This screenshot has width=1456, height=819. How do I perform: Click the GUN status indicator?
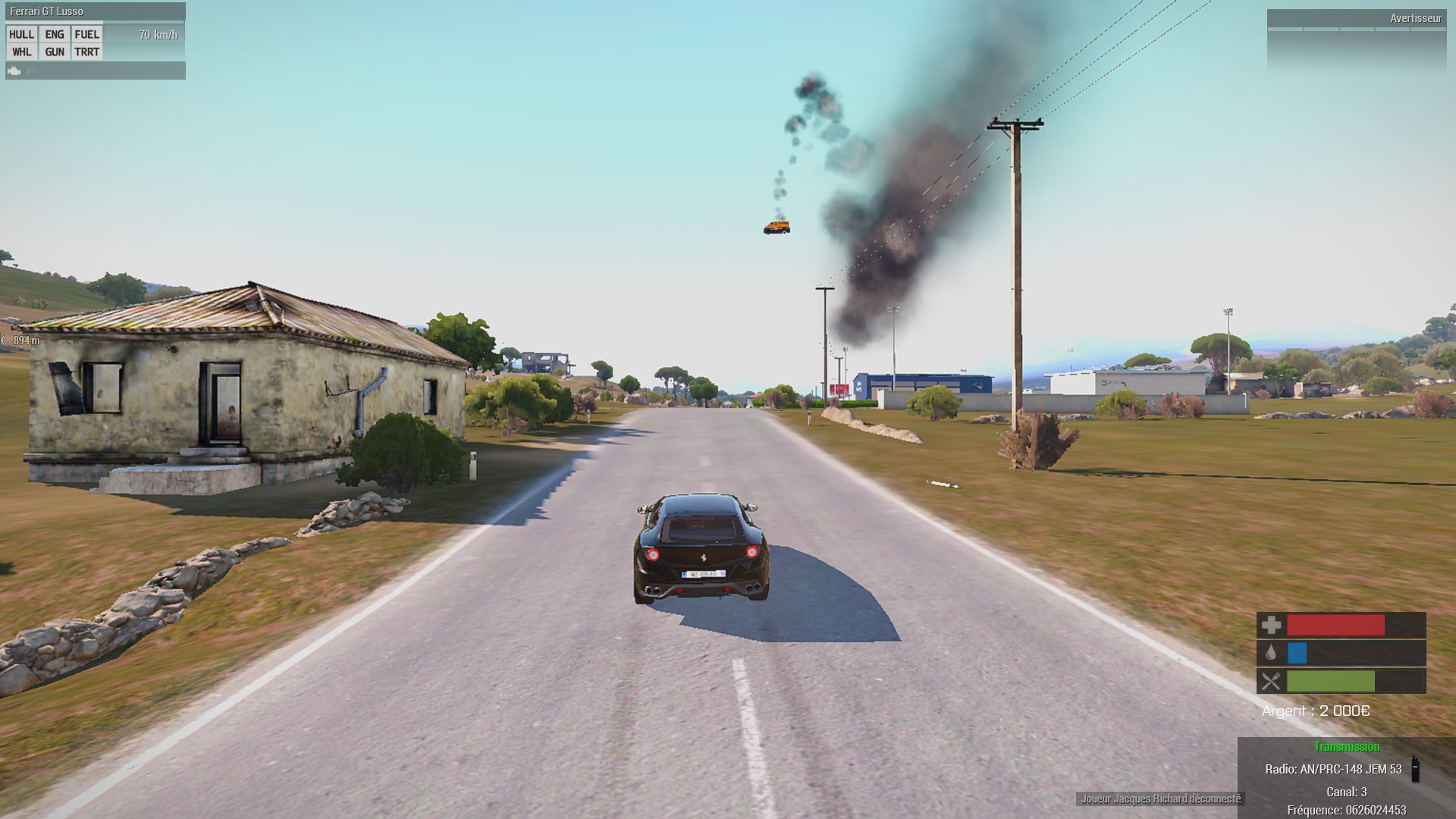point(55,52)
